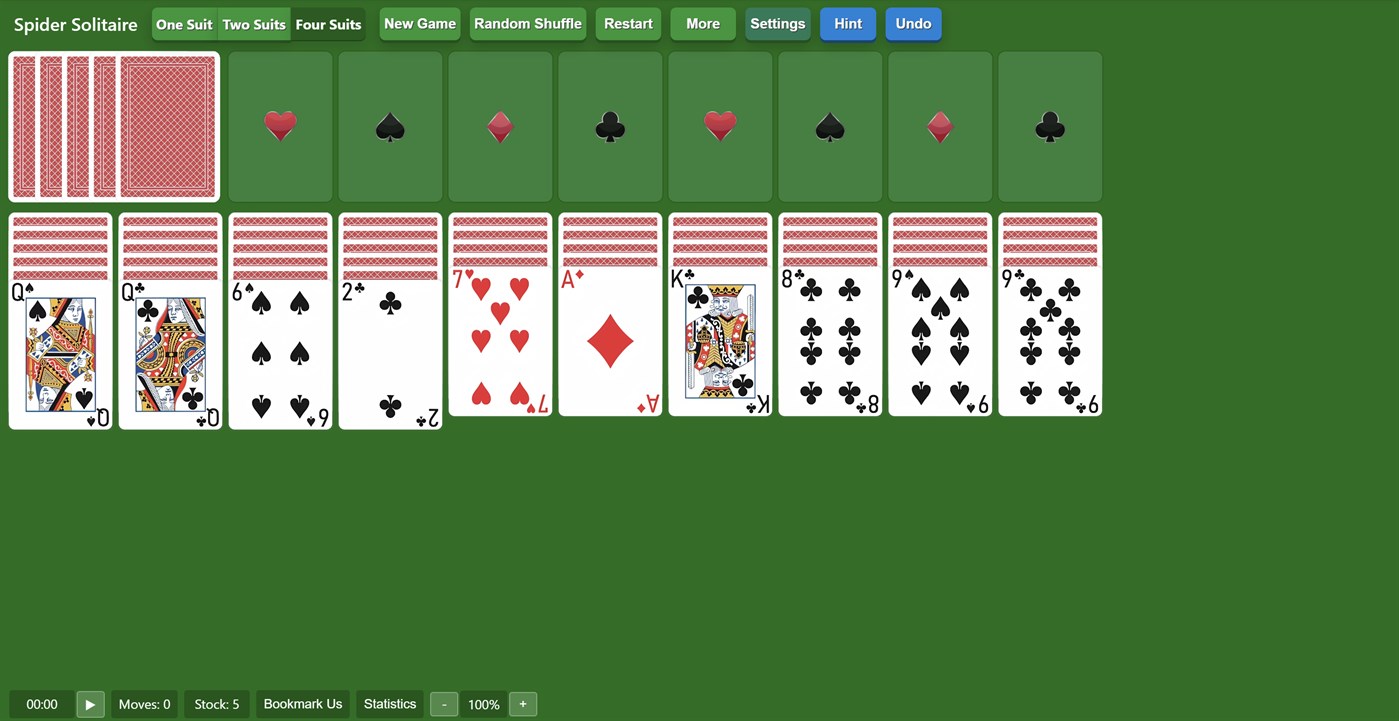Switch to One Suit difficulty
The width and height of the screenshot is (1399, 721).
click(x=184, y=24)
